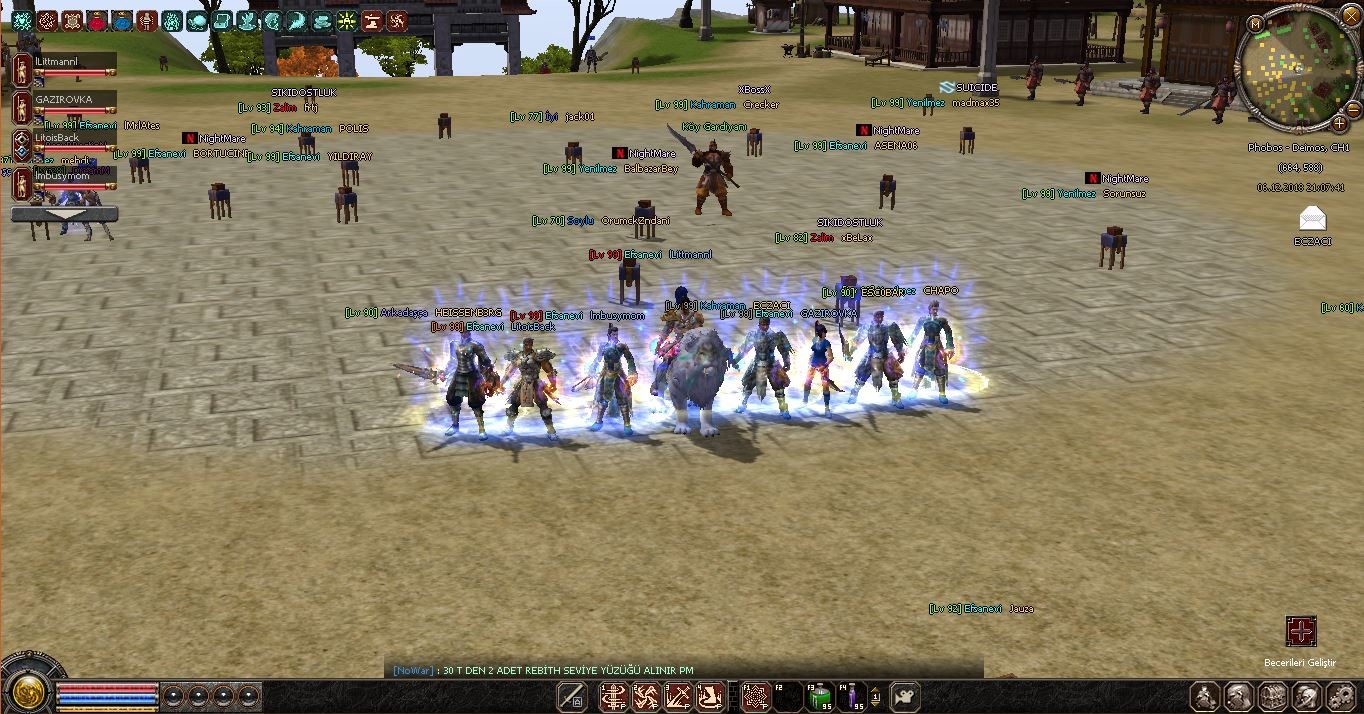This screenshot has width=1364, height=714.
Task: Activate the skill in quickslot 1
Action: tap(613, 697)
